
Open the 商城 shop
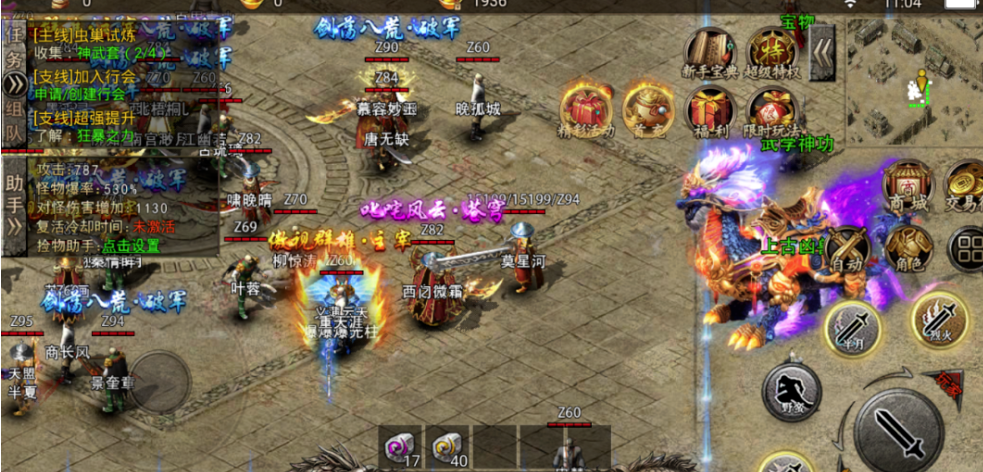tap(907, 186)
